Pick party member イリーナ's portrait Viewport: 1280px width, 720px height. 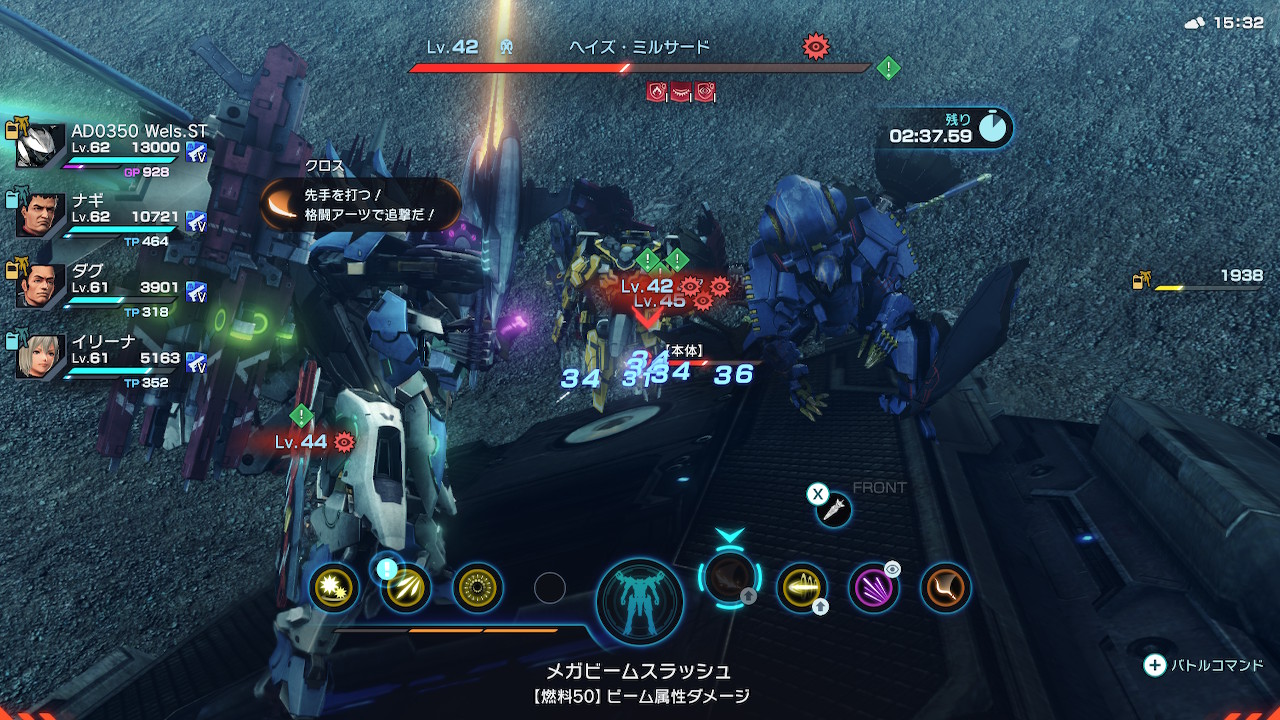pyautogui.click(x=41, y=355)
